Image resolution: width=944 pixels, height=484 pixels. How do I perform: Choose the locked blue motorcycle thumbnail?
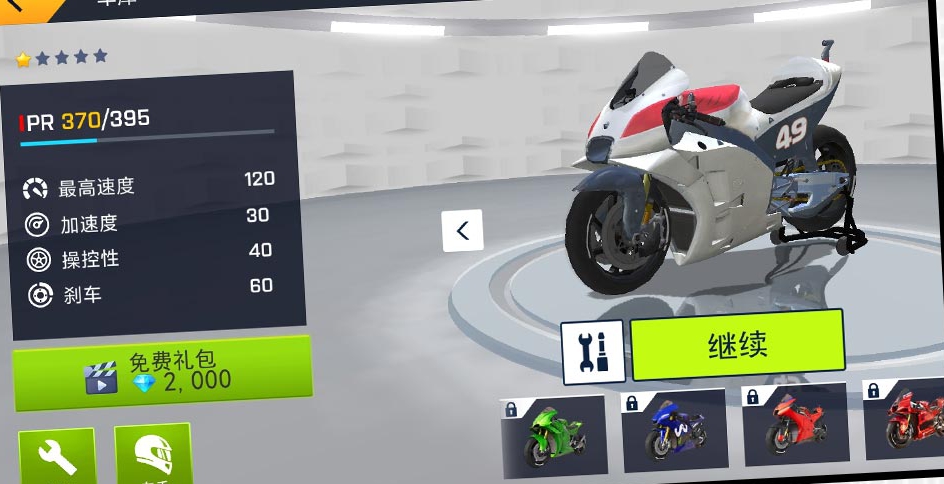point(673,431)
